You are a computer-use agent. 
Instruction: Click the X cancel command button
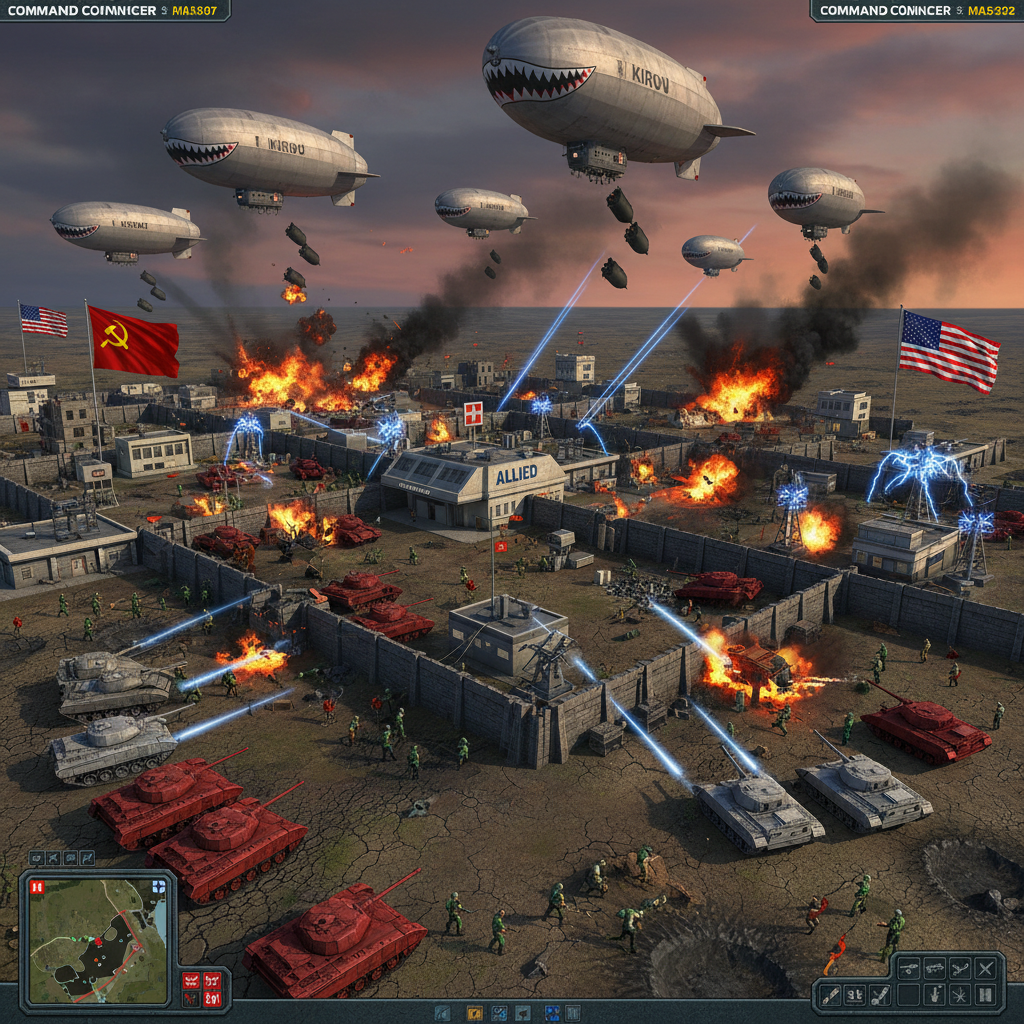pyautogui.click(x=985, y=968)
